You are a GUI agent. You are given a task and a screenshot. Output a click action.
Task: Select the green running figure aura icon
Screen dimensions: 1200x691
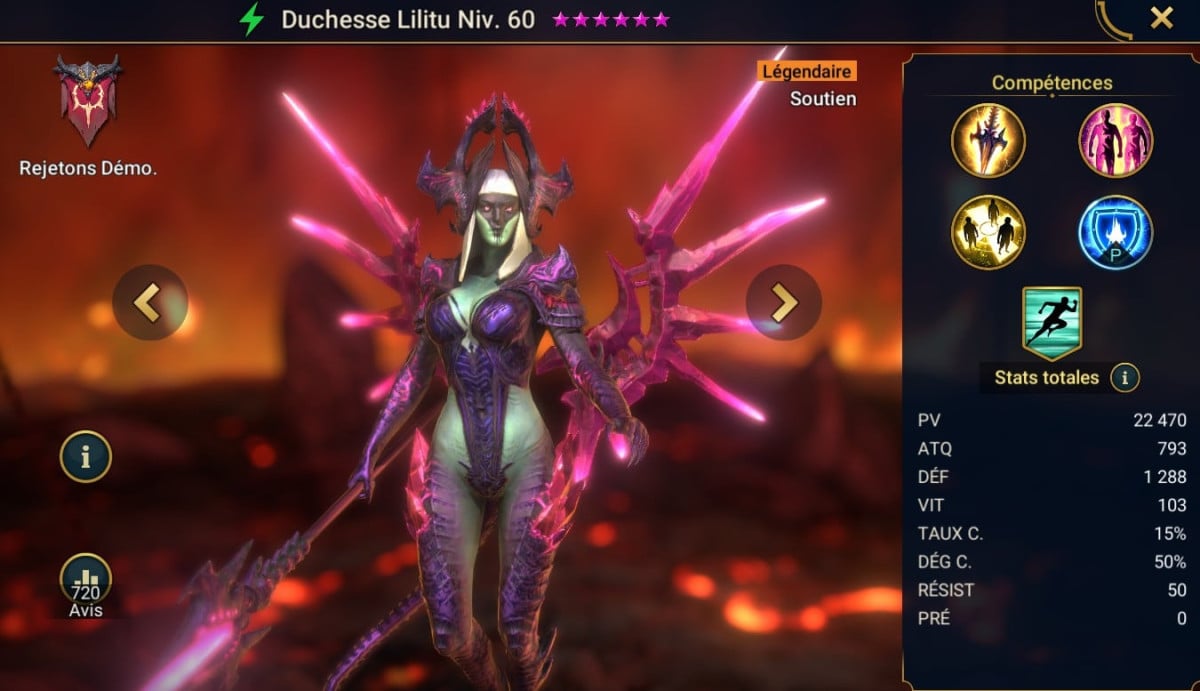coord(1052,322)
